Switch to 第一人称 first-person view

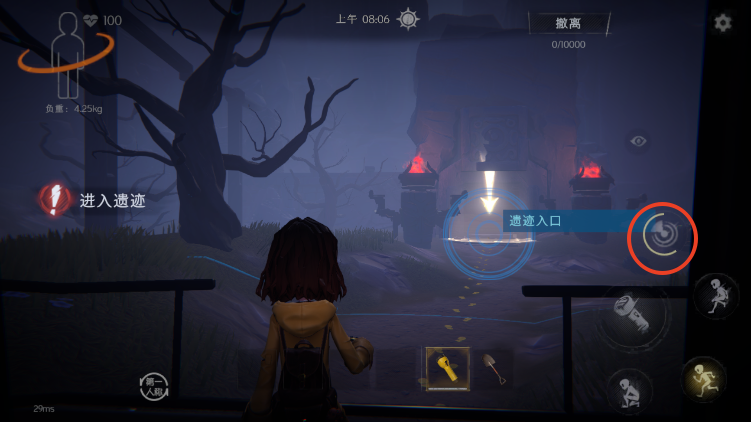(x=155, y=385)
